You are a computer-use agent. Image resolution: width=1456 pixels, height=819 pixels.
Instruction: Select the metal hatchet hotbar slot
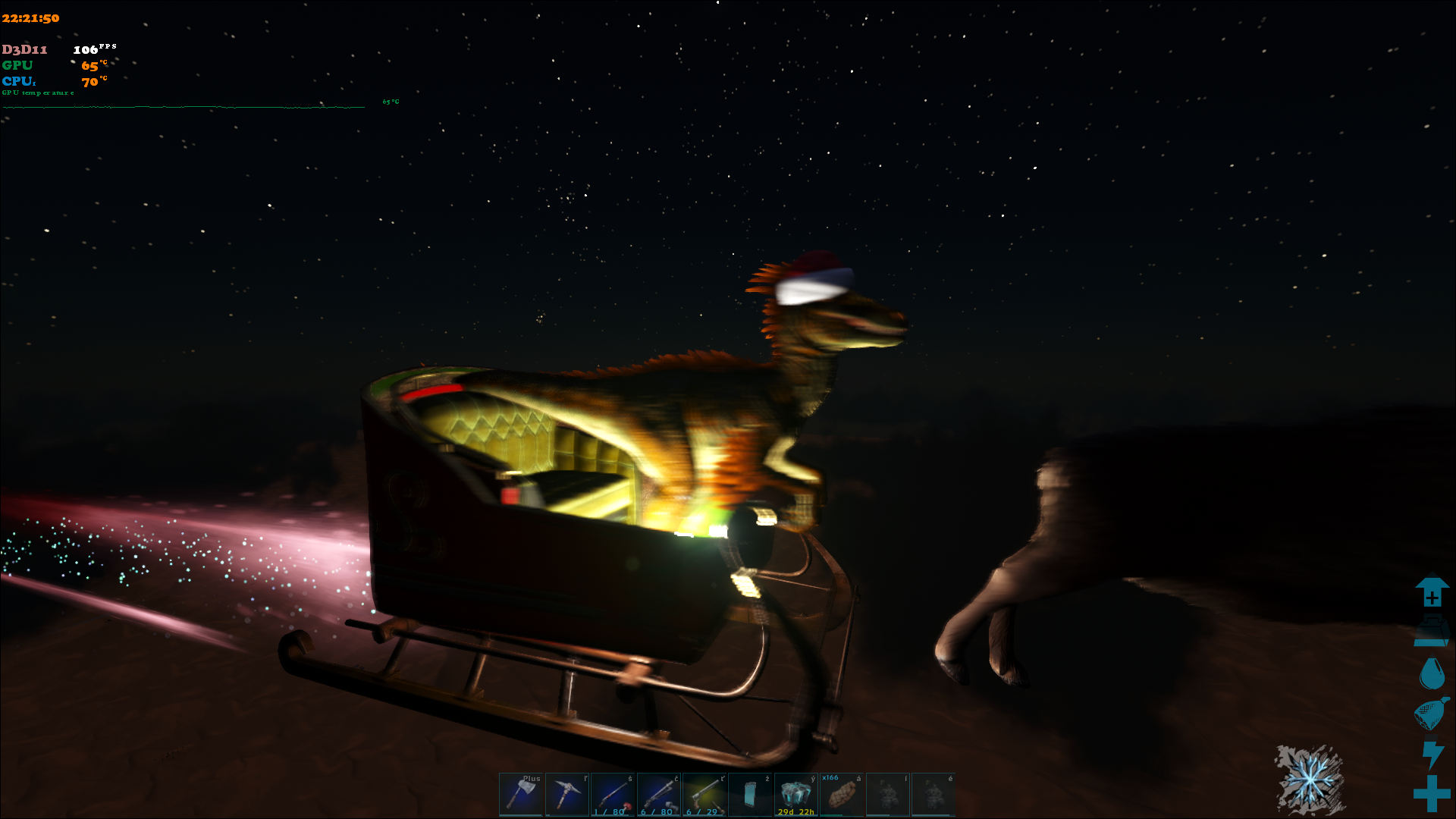(521, 794)
